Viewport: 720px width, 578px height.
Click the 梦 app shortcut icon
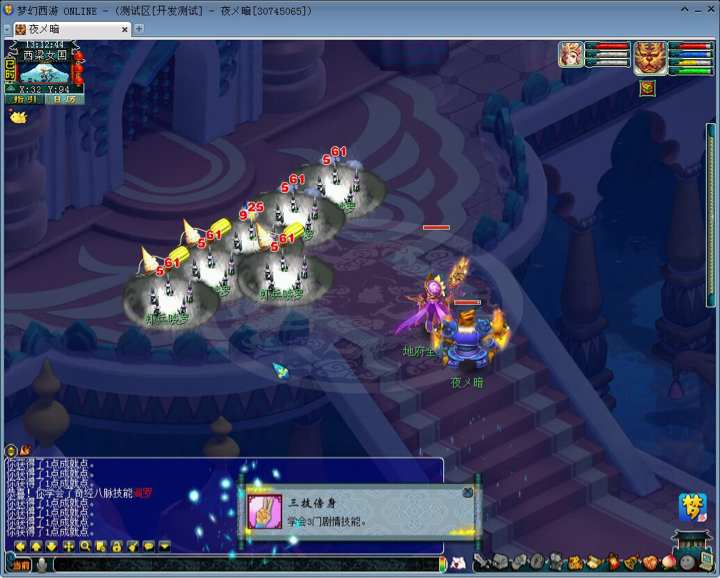coord(692,506)
